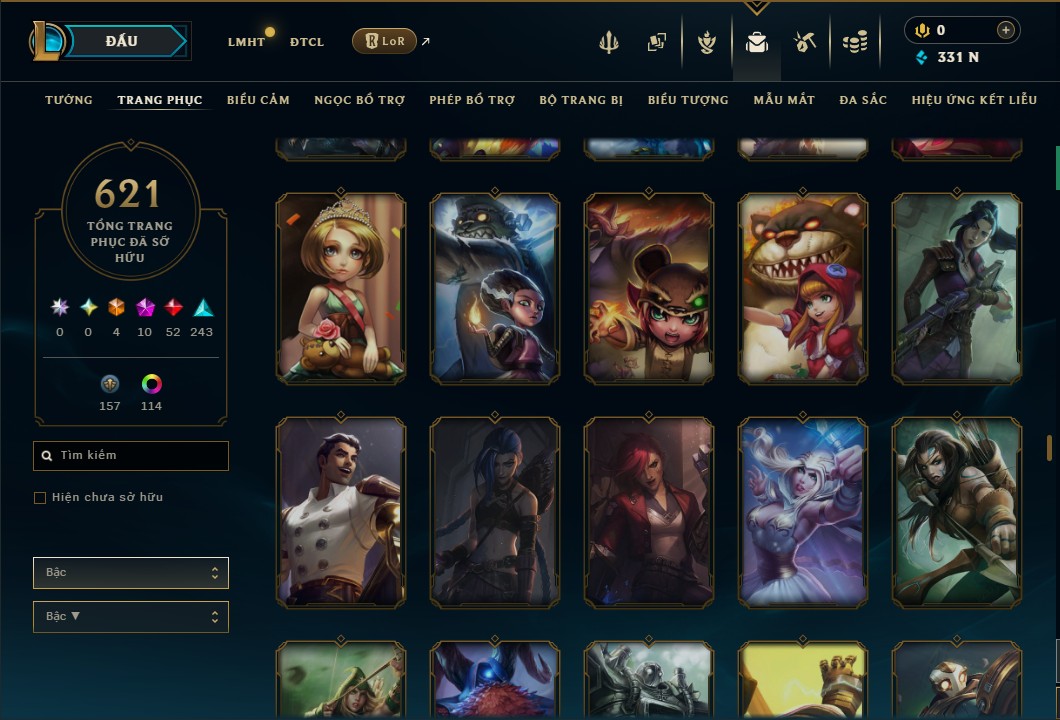Image resolution: width=1060 pixels, height=720 pixels.
Task: Open the ĐA SẮC chromas tab
Action: pyautogui.click(x=863, y=100)
